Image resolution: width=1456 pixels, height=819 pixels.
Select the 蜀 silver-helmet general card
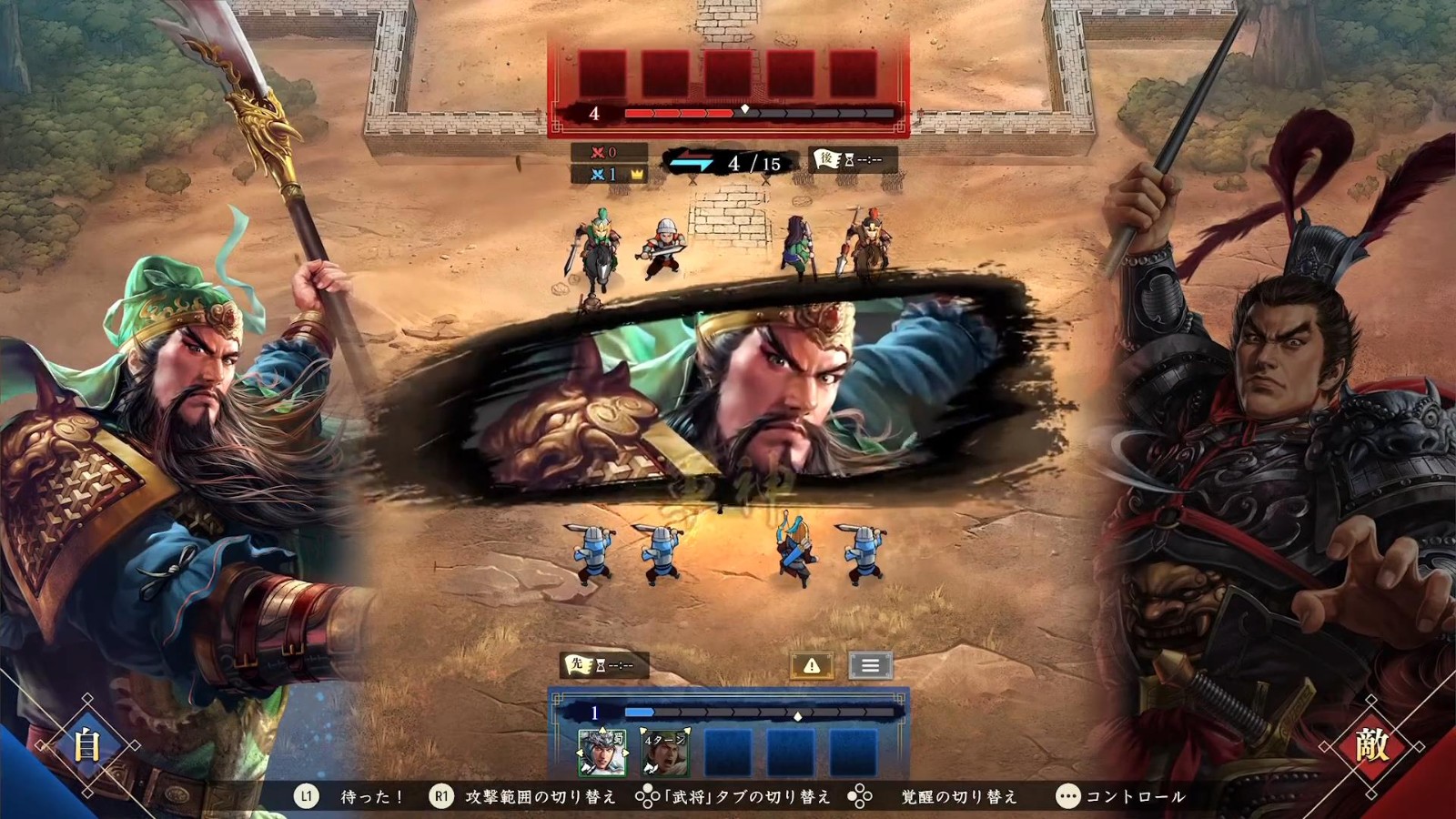point(602,752)
